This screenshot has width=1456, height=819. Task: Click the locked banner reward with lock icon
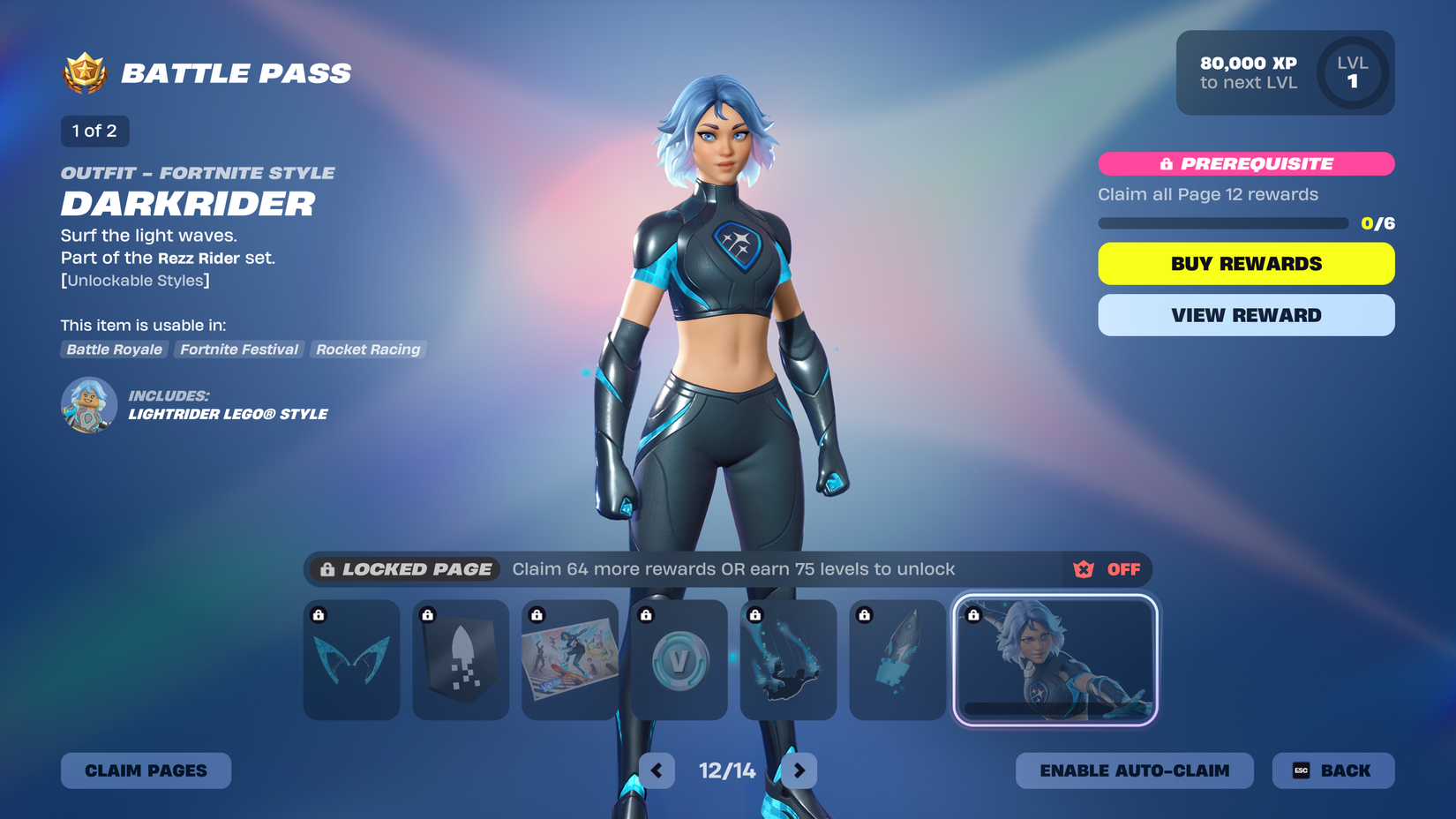pos(460,660)
